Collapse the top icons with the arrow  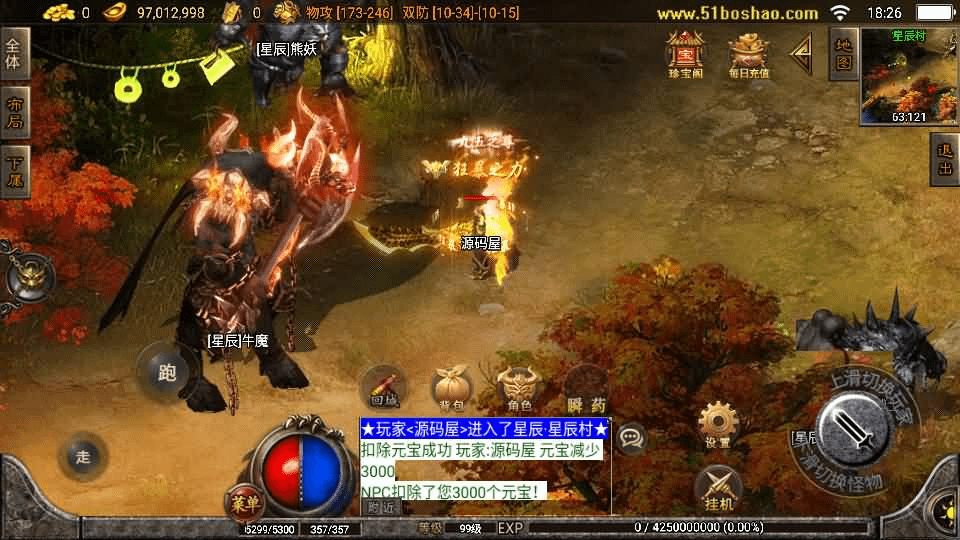[801, 55]
